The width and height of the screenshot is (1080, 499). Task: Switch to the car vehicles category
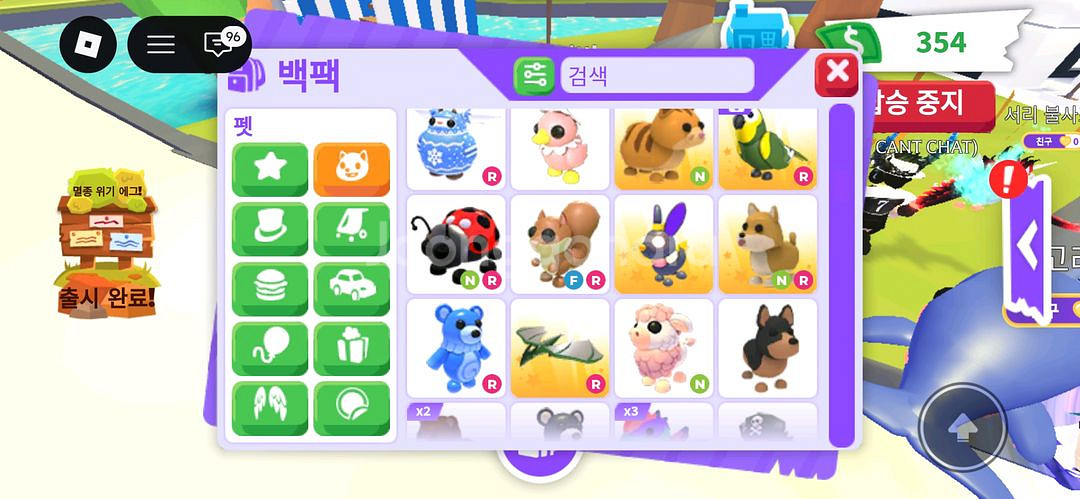click(x=352, y=289)
